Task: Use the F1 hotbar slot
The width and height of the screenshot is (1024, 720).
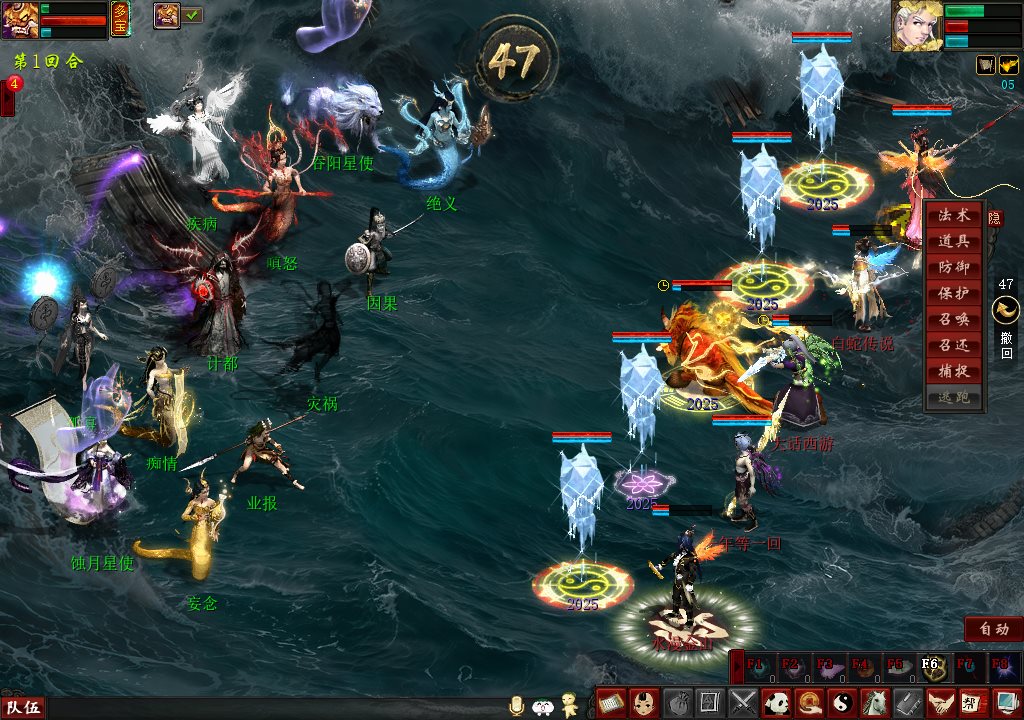Action: click(756, 667)
